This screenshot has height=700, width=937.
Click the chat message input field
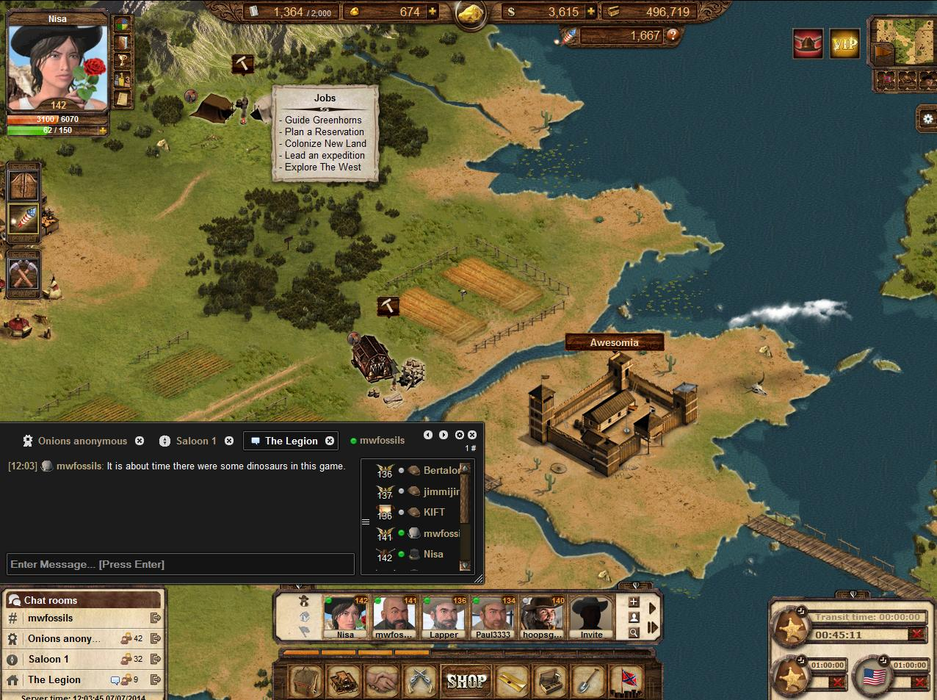click(180, 564)
